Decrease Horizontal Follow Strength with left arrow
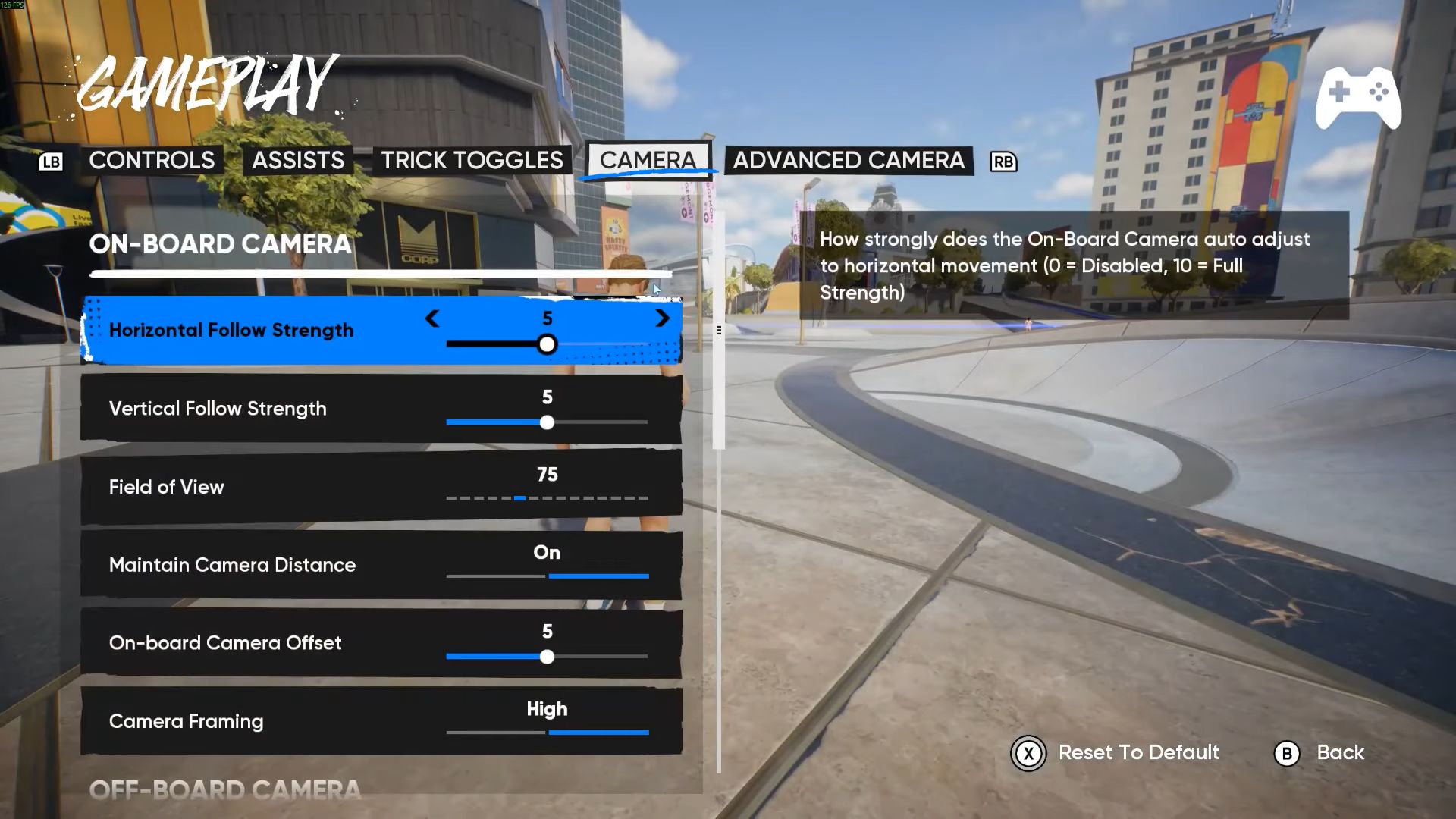The image size is (1456, 819). pos(432,318)
